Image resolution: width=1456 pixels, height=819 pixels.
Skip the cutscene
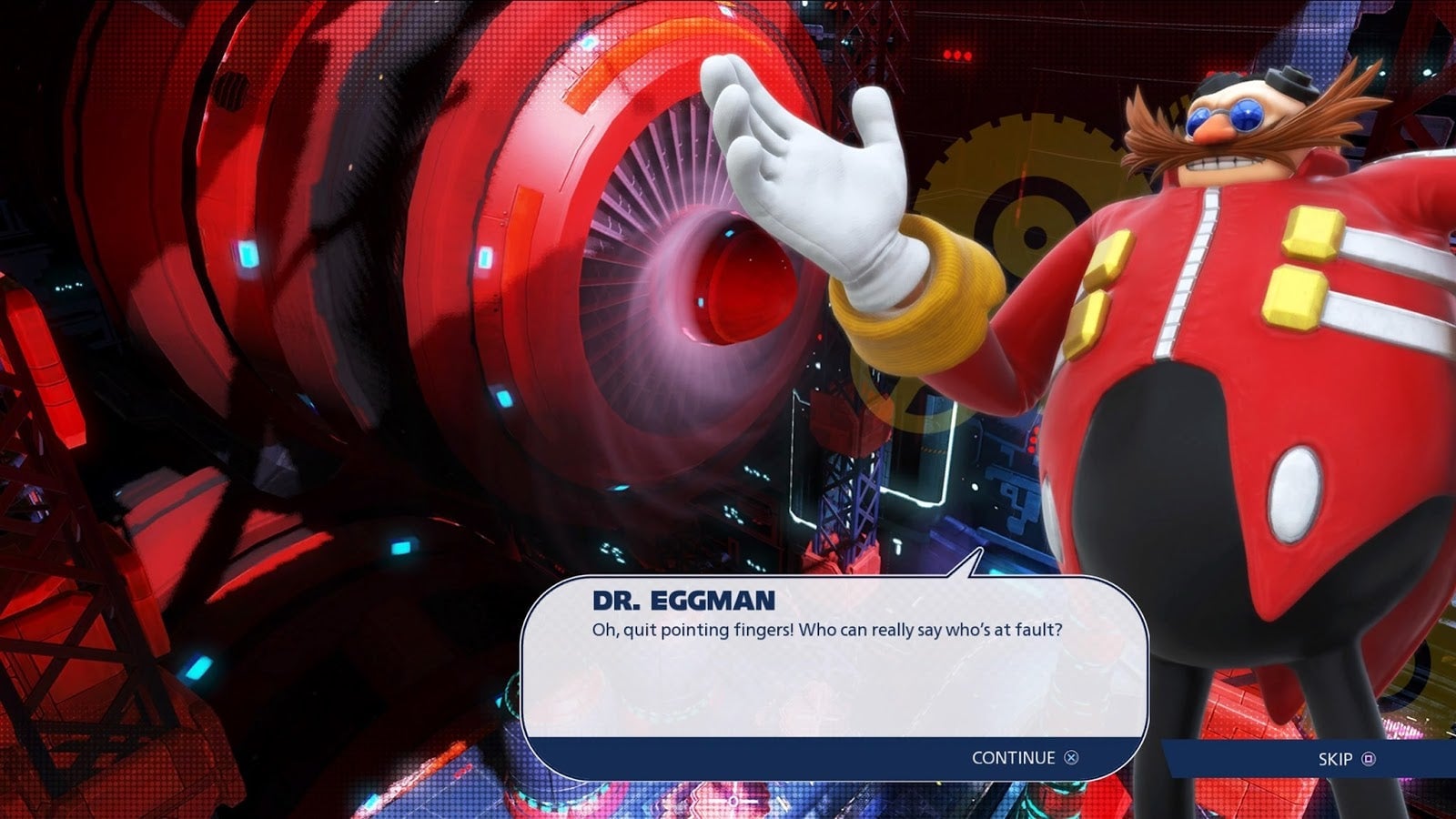(1346, 759)
